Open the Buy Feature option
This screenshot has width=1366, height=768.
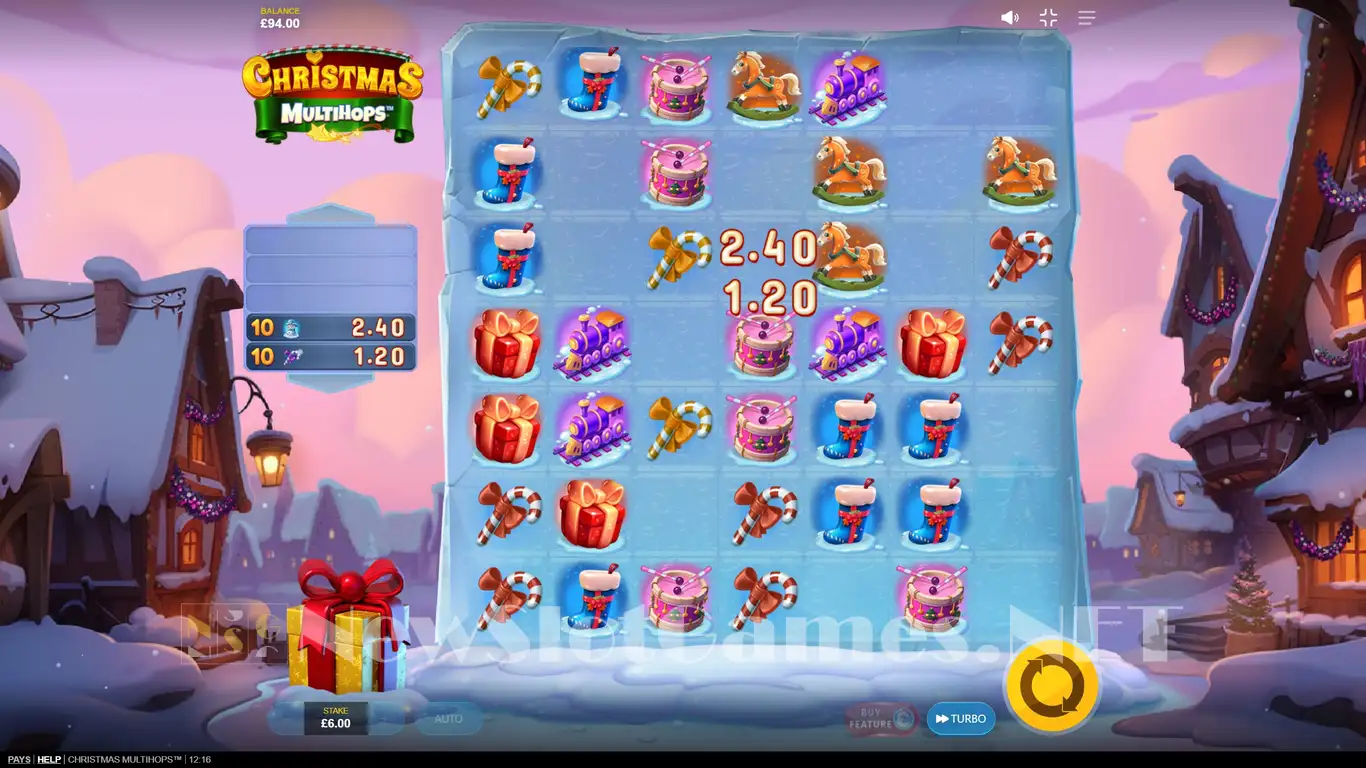tap(881, 719)
